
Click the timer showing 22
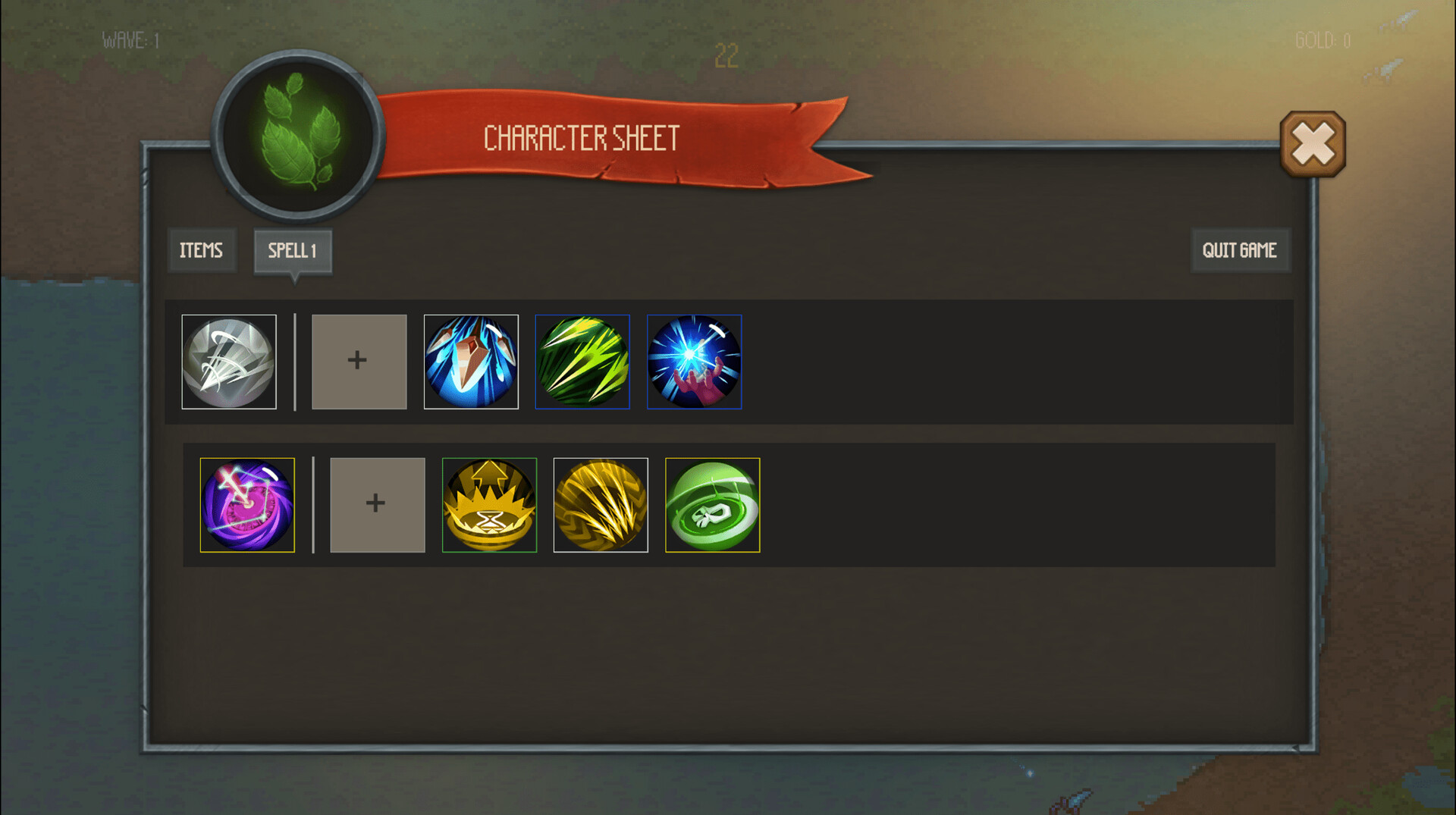[726, 54]
